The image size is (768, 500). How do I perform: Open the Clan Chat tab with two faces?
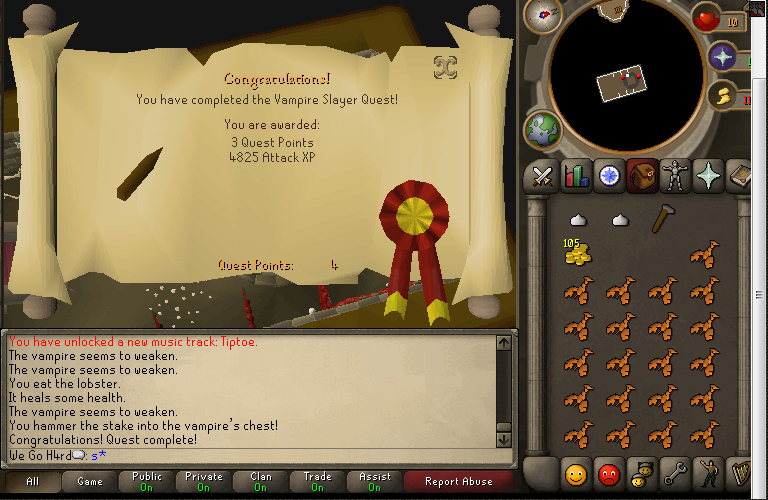pyautogui.click(x=642, y=472)
